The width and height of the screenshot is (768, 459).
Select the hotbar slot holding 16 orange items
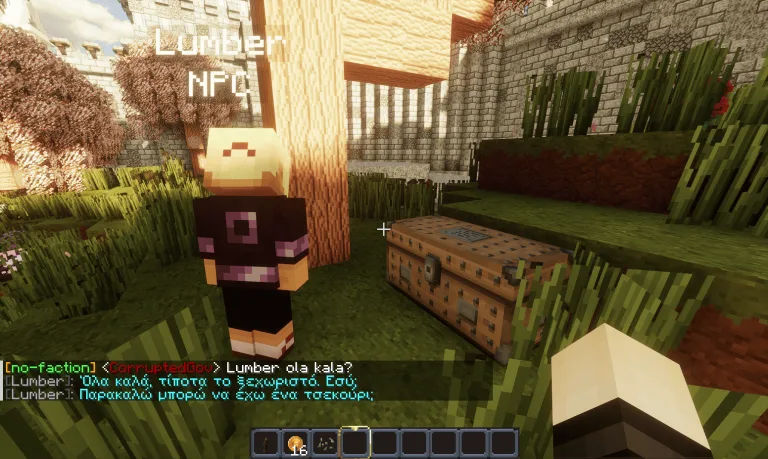point(296,443)
